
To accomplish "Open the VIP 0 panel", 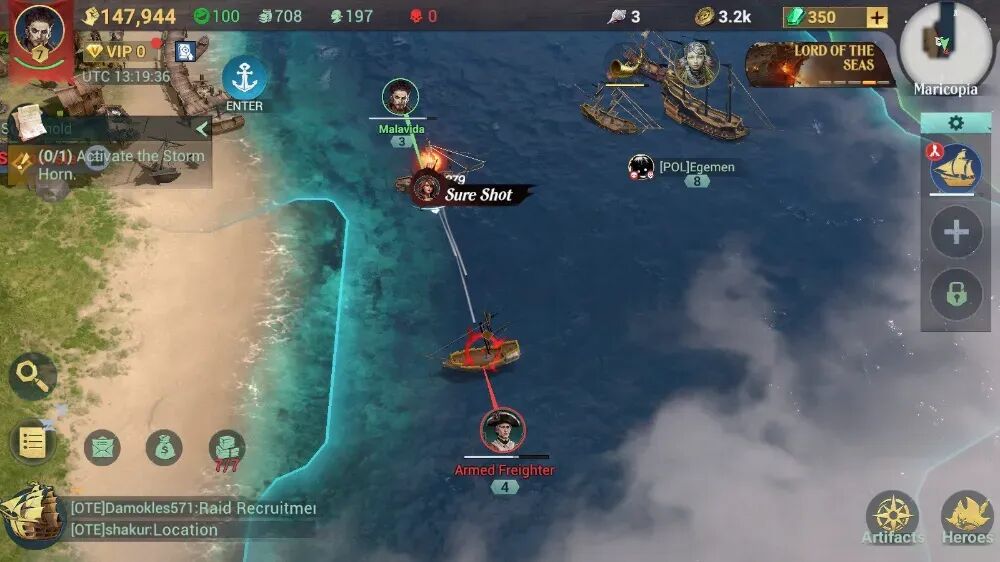I will pos(115,51).
